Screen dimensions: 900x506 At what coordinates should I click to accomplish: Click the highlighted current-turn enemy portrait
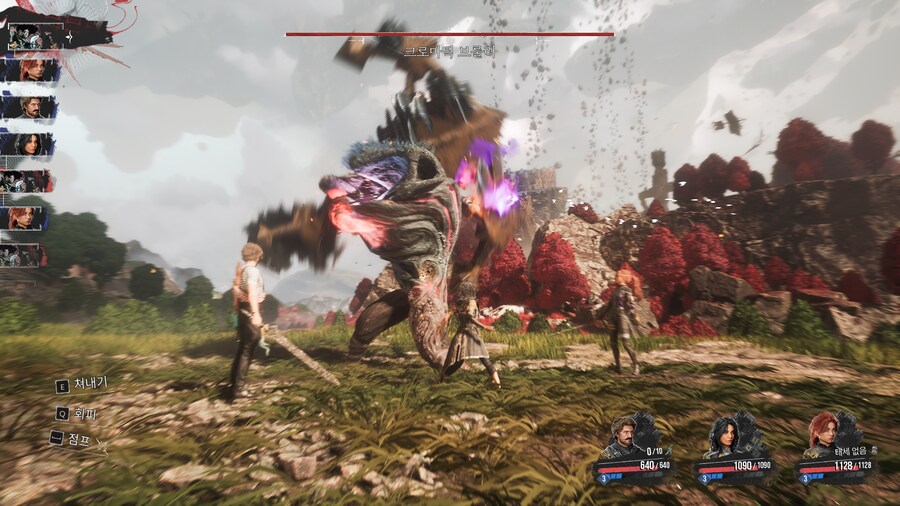click(28, 36)
